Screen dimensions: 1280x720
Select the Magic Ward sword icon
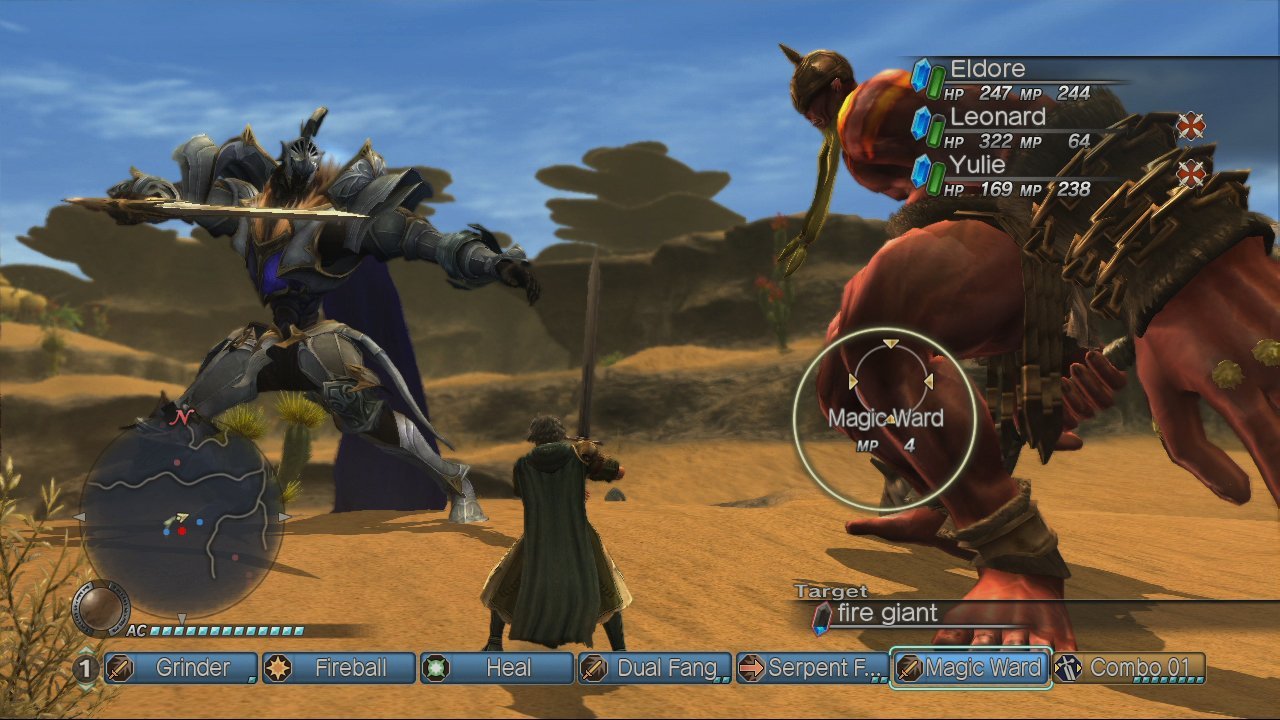click(907, 668)
